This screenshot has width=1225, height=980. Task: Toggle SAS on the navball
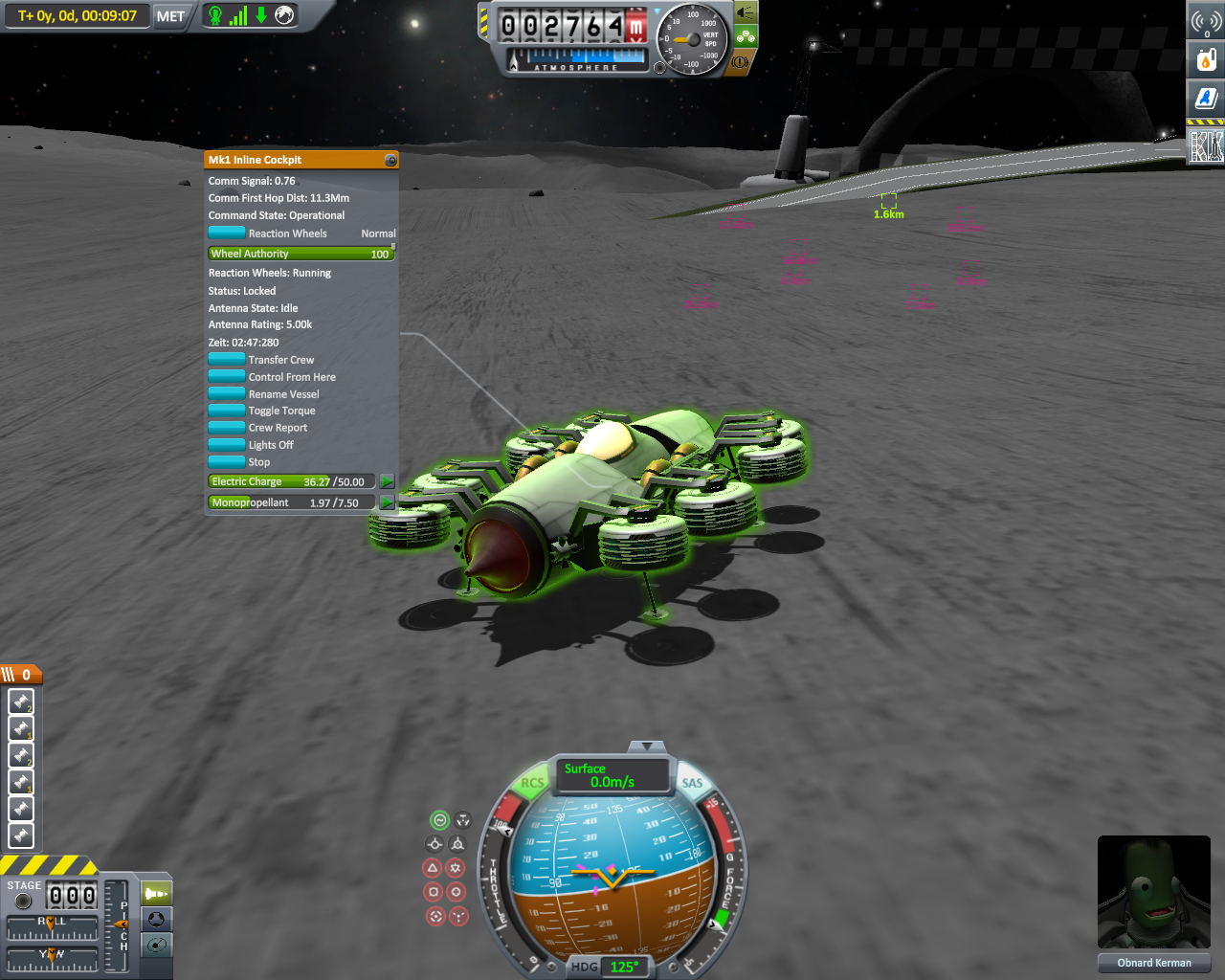click(x=692, y=783)
